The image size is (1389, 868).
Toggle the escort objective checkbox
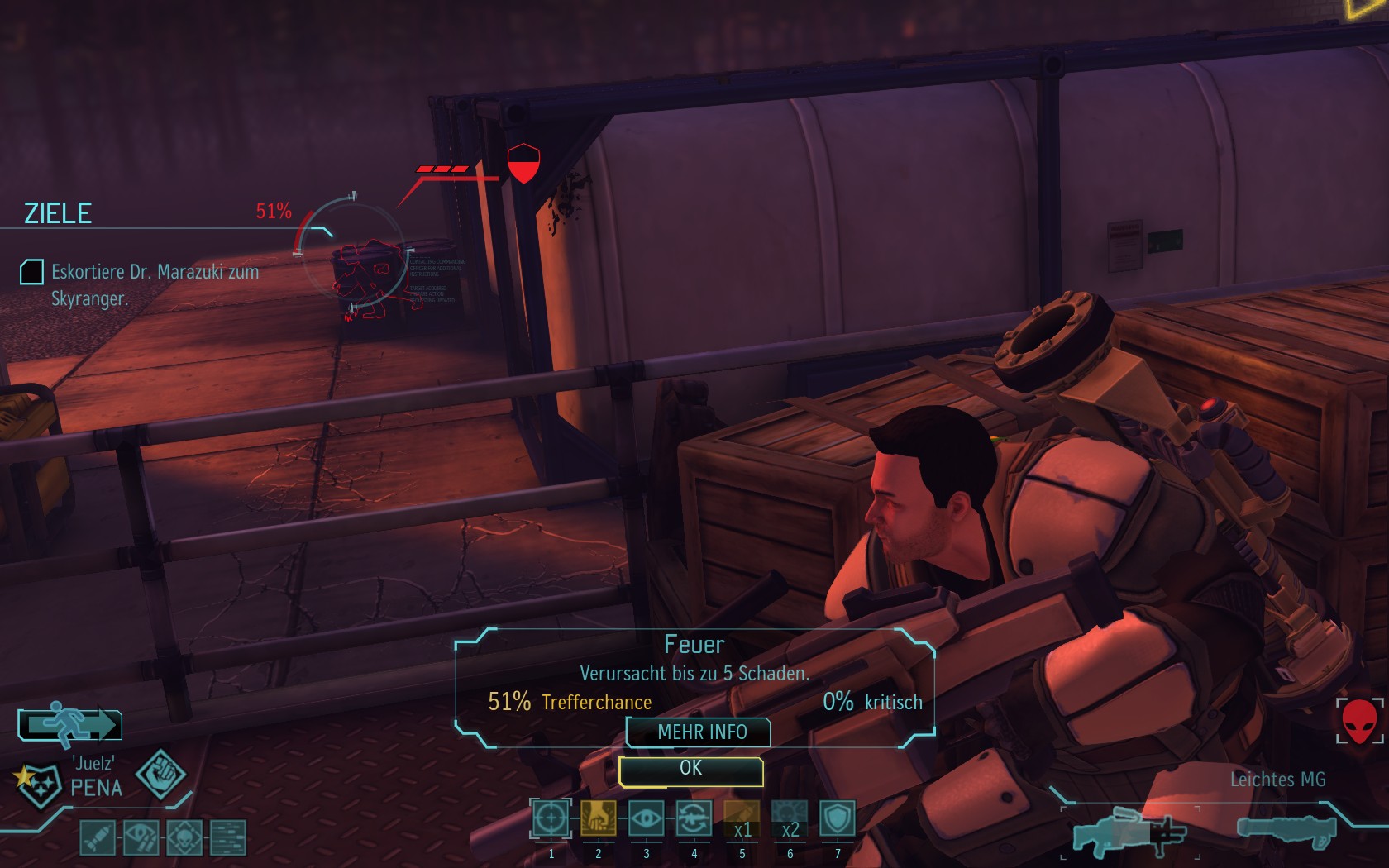(31, 272)
